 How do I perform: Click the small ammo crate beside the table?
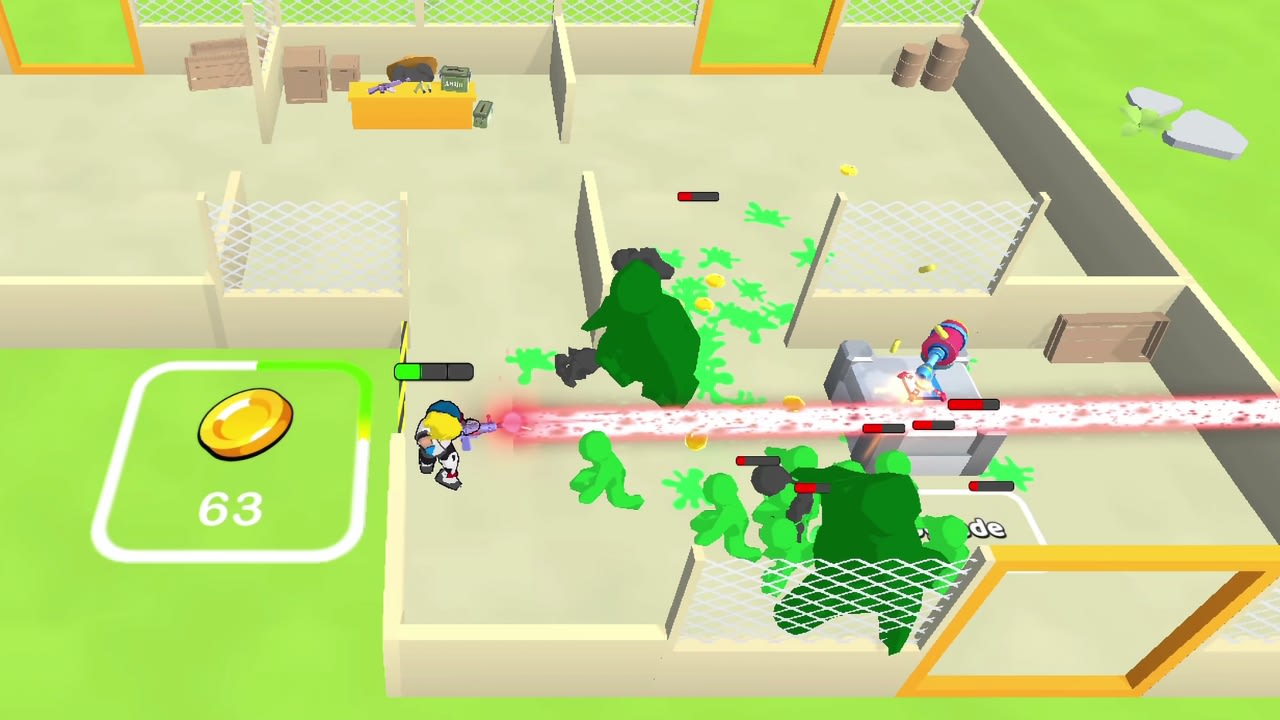coord(483,114)
